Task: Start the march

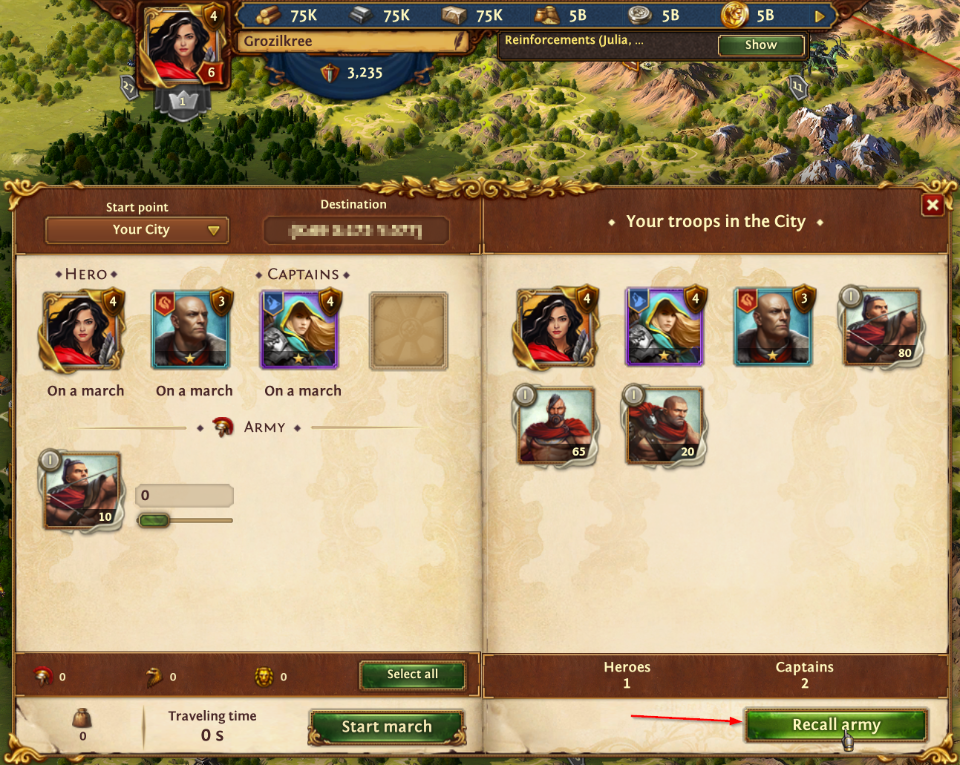Action: tap(386, 727)
